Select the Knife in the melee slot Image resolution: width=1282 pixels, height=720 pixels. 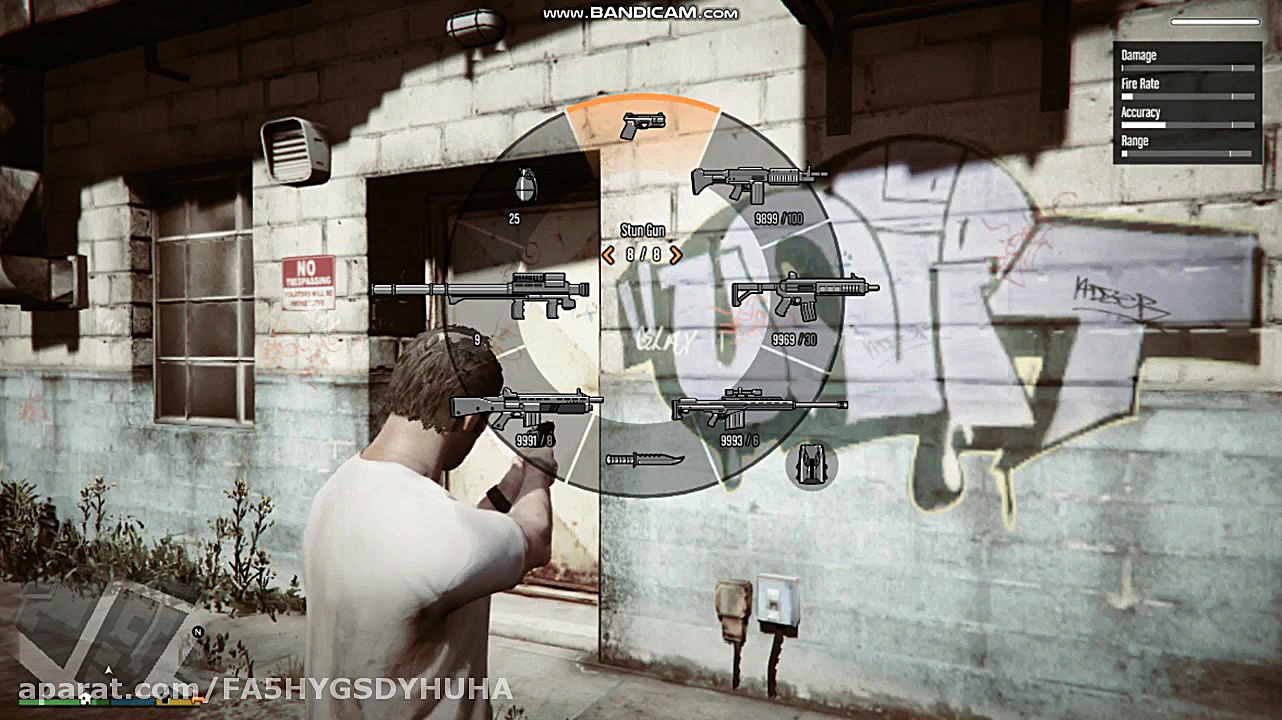pyautogui.click(x=646, y=458)
